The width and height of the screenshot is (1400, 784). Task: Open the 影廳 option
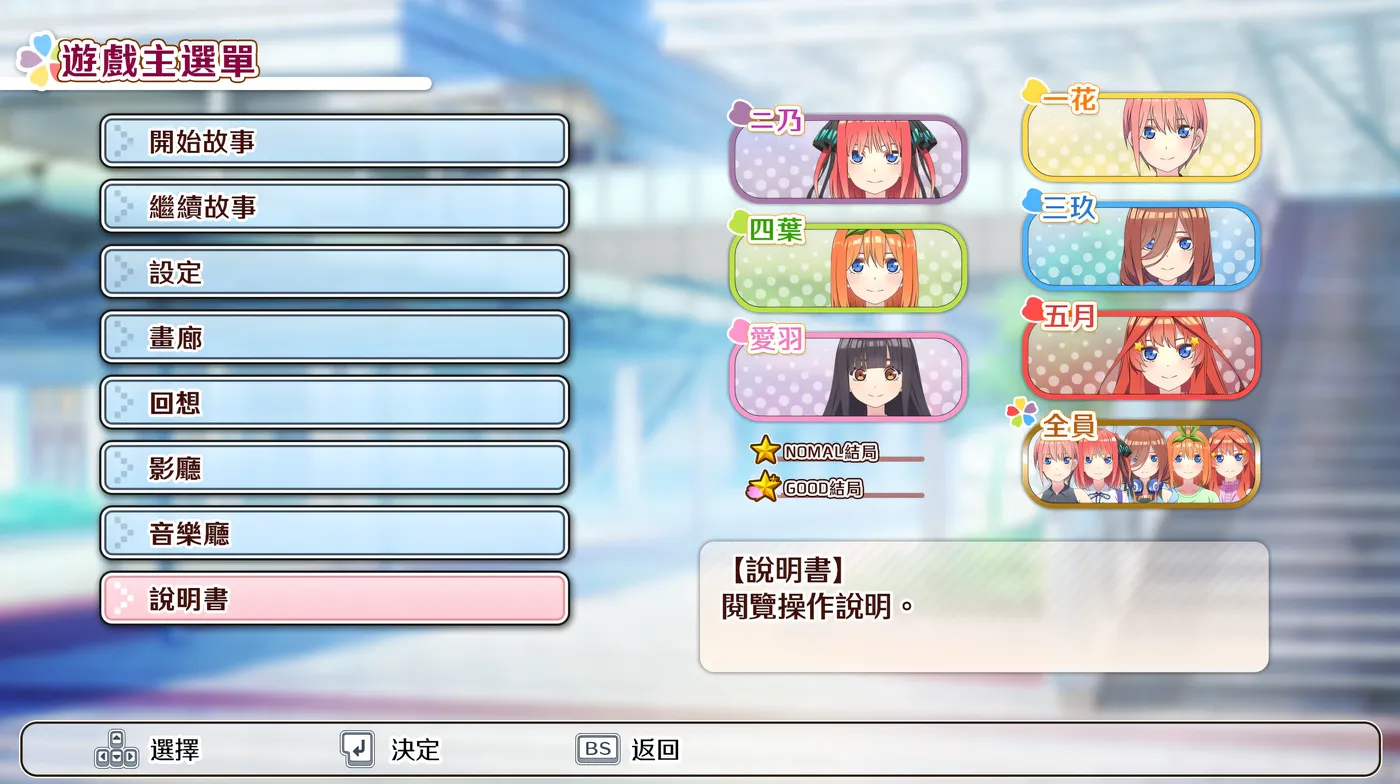333,467
